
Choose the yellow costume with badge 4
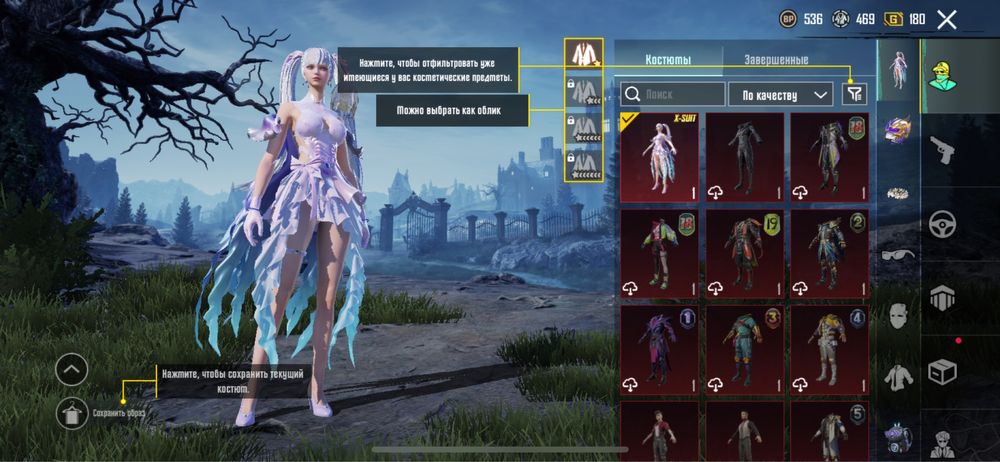830,349
